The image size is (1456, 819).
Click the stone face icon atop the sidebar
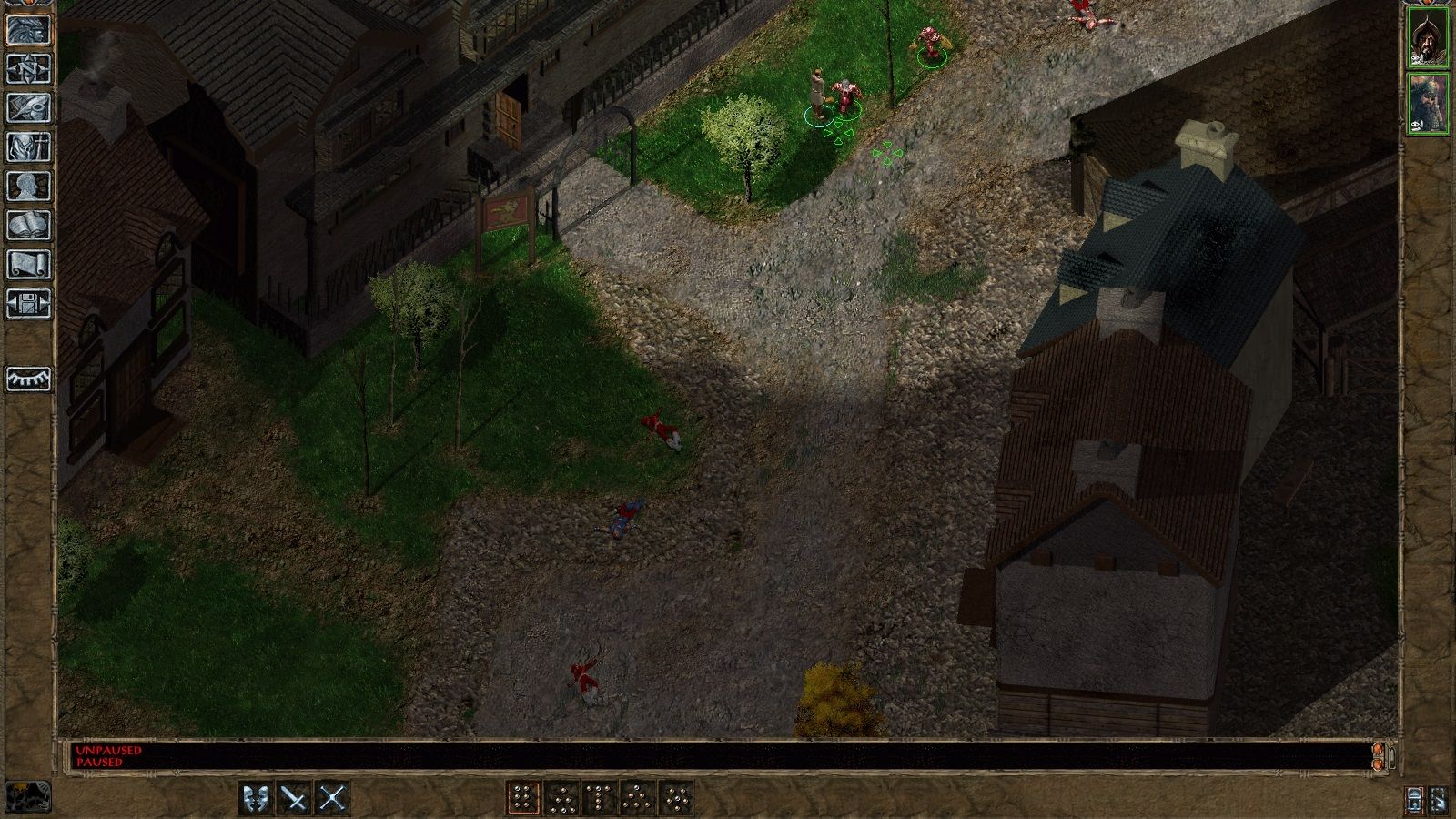[28, 29]
